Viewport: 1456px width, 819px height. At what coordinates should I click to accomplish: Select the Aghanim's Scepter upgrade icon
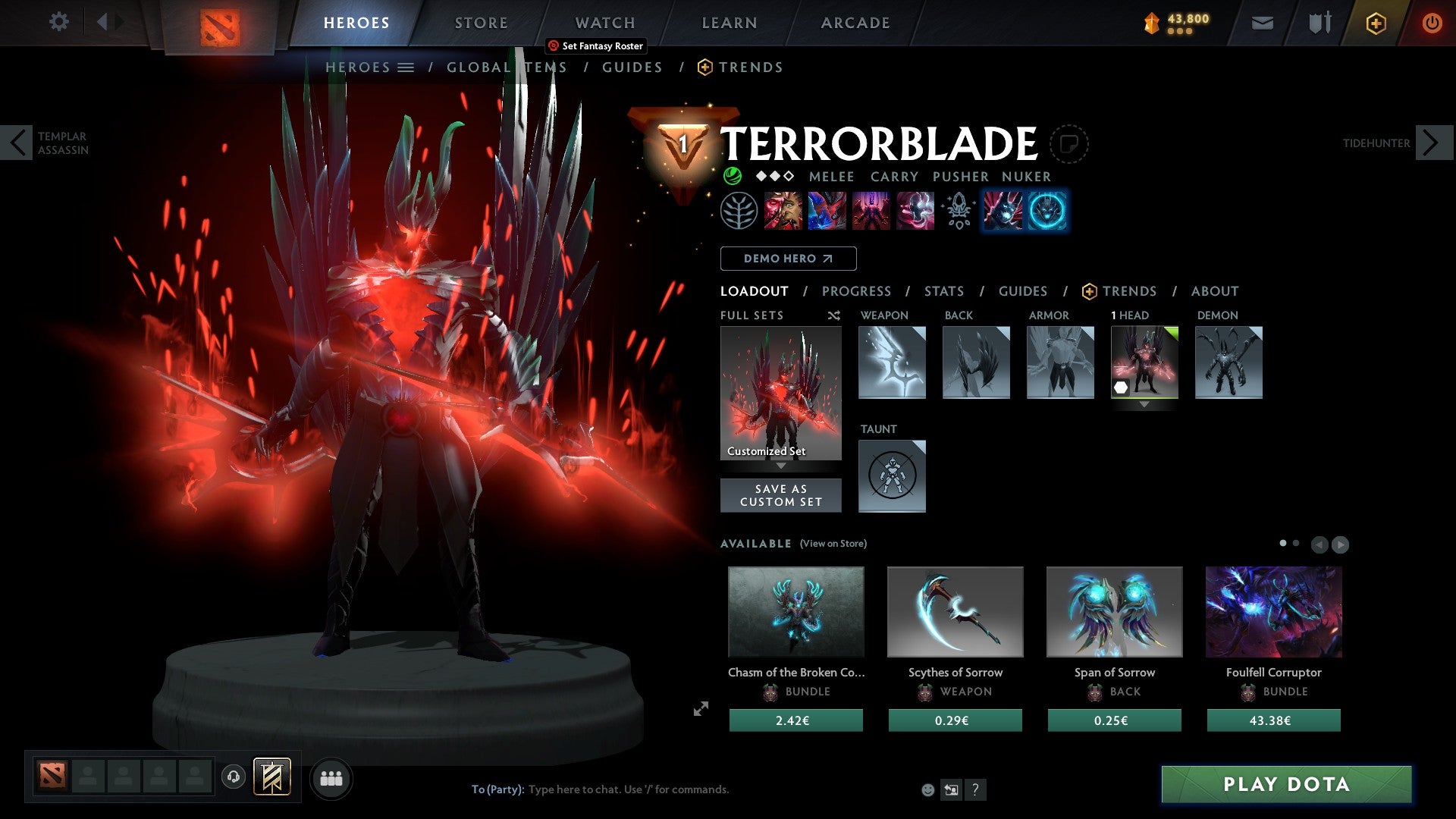pos(957,211)
